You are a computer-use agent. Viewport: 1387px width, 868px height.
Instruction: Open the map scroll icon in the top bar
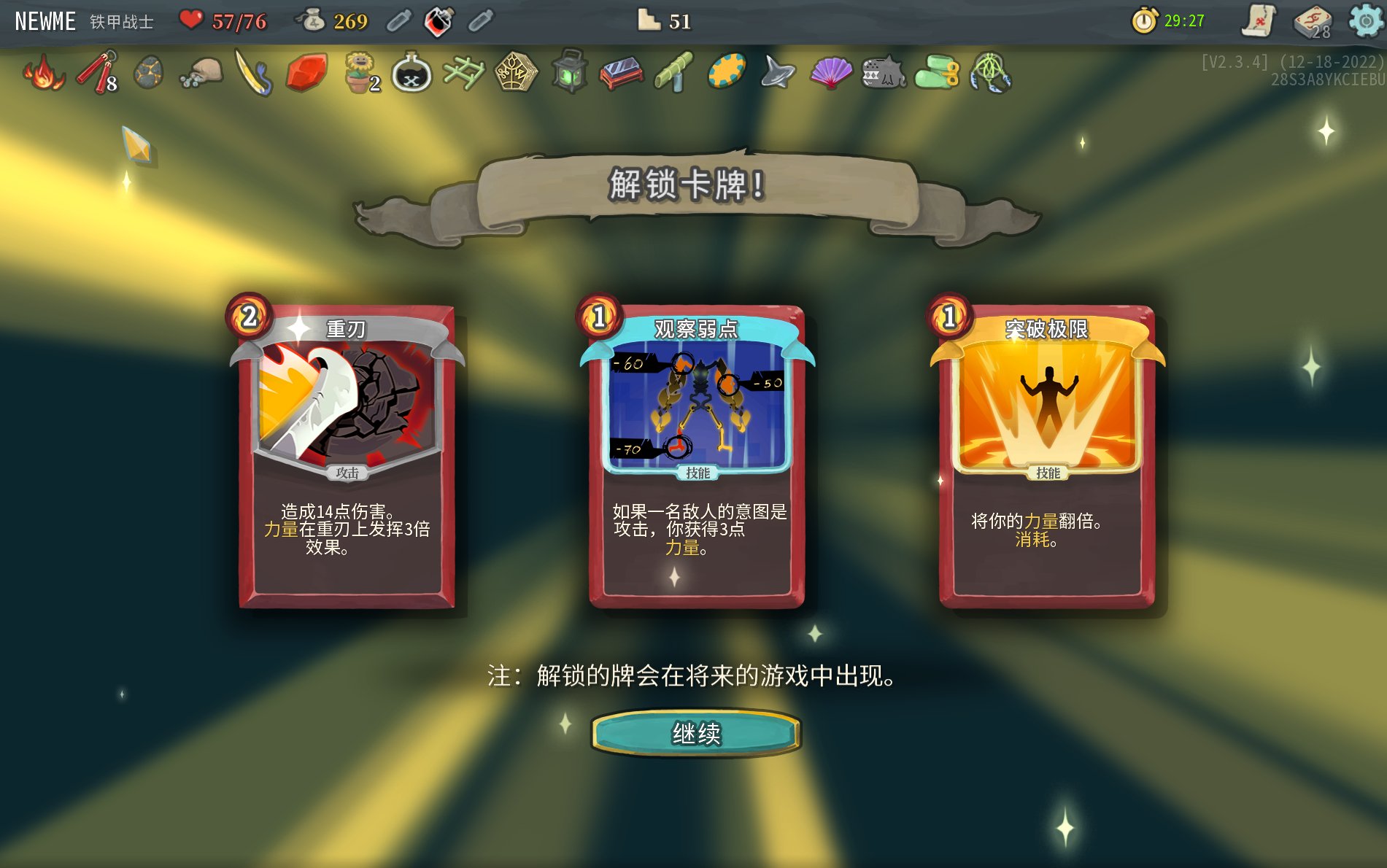pos(1259,20)
